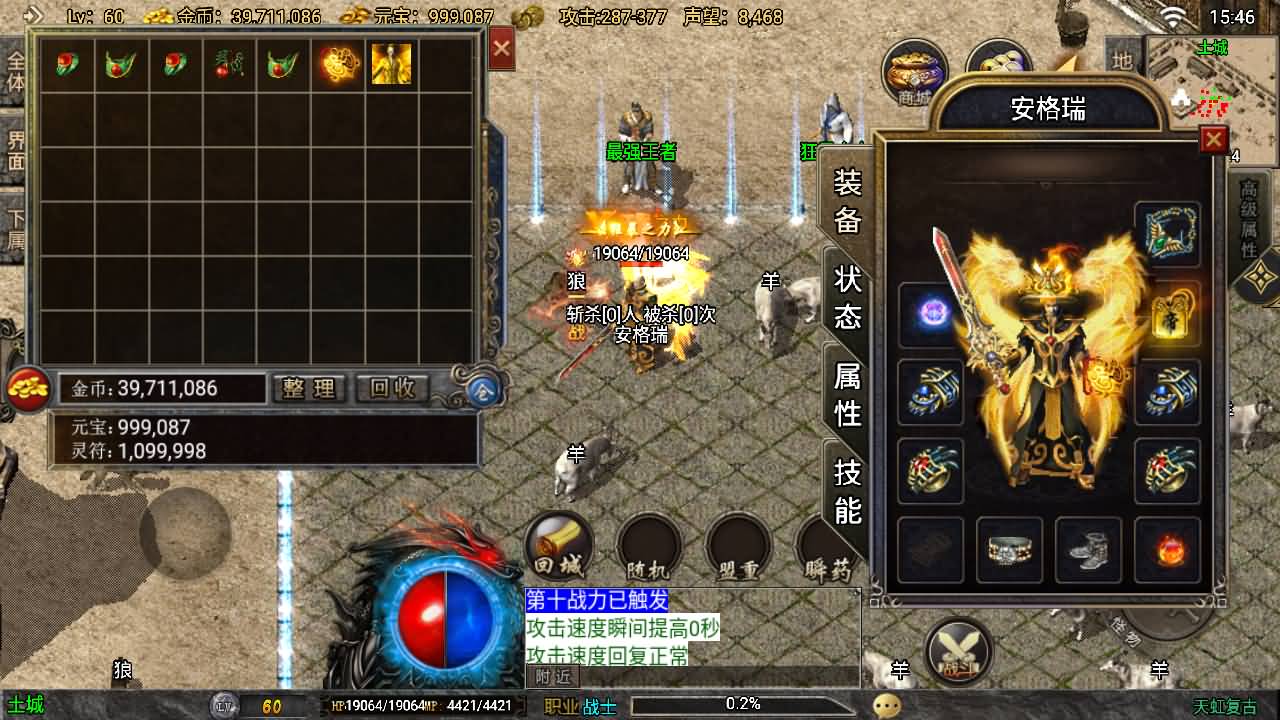
Task: Open the chat bubble icon
Action: click(x=886, y=706)
